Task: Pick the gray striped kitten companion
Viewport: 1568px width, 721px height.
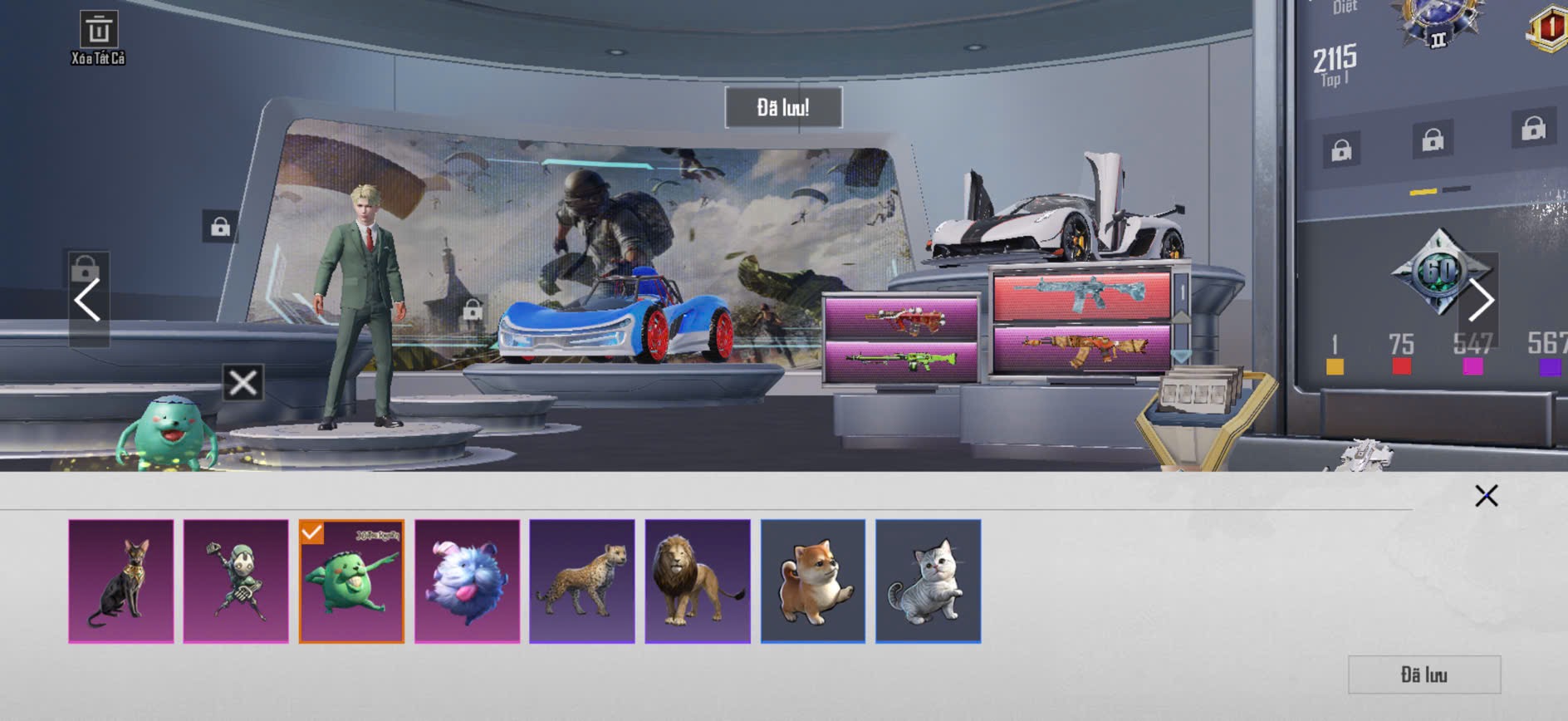Action: (928, 581)
